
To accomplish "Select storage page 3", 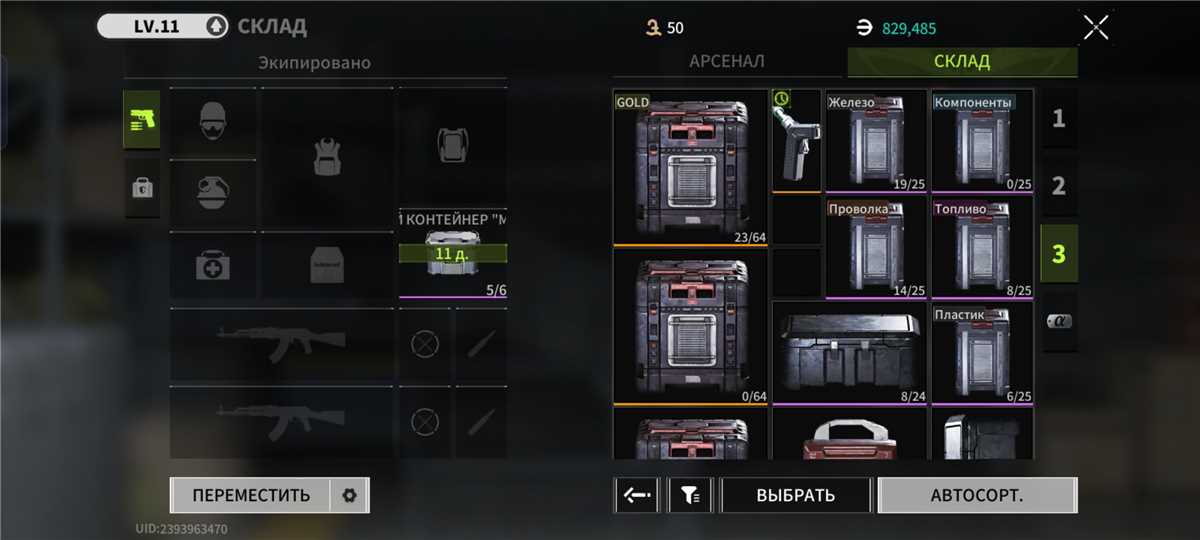I will pyautogui.click(x=1059, y=253).
